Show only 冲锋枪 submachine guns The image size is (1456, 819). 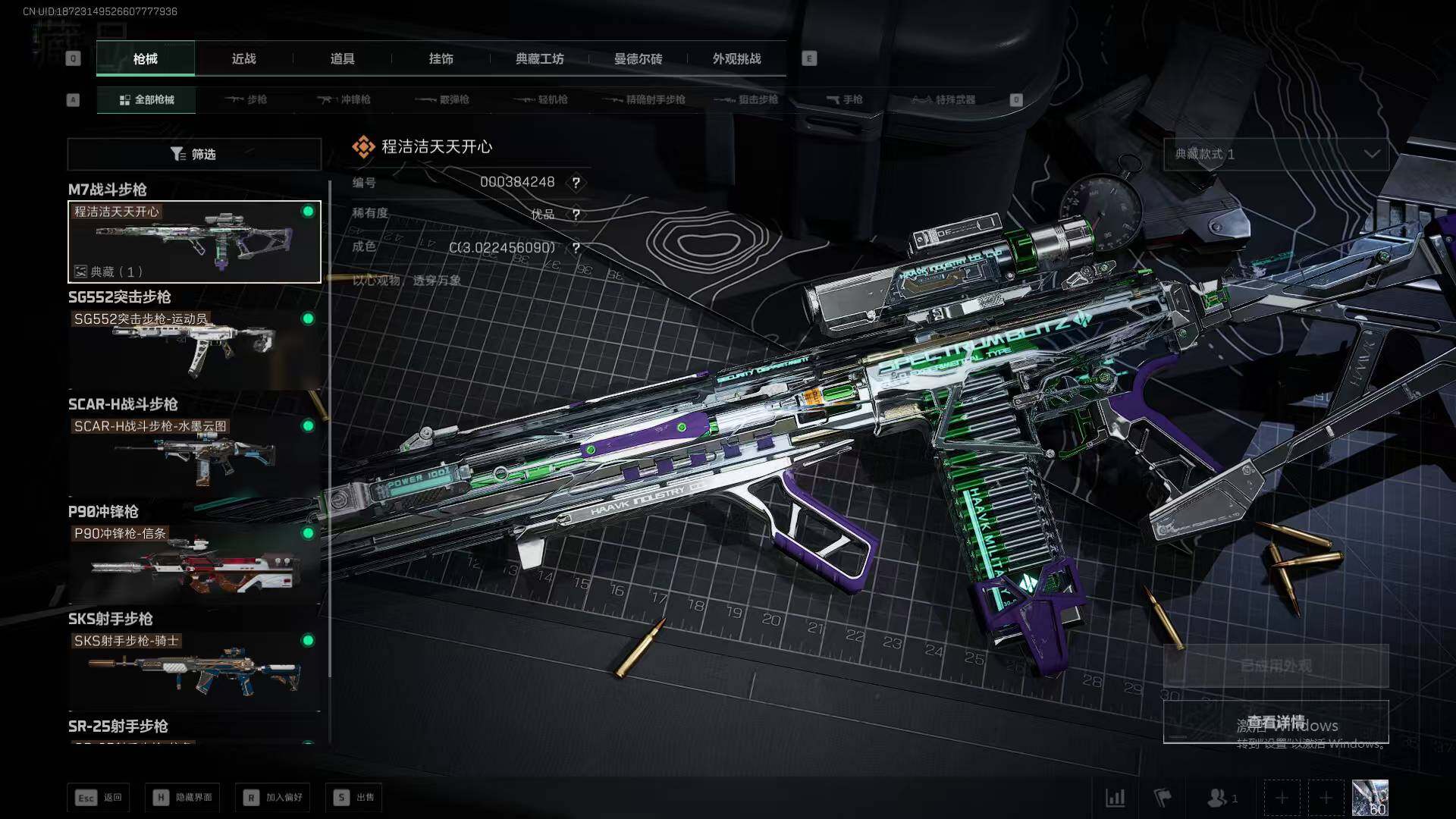tap(344, 99)
